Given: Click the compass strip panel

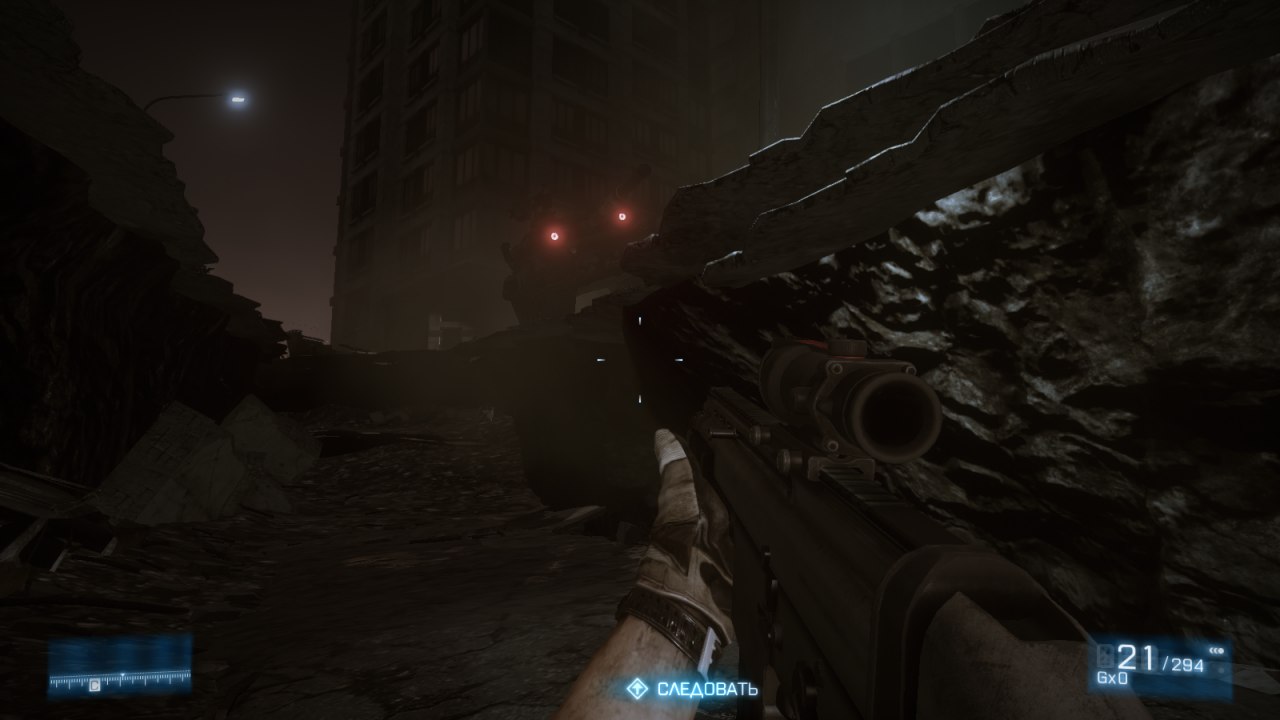Looking at the screenshot, I should (120, 667).
